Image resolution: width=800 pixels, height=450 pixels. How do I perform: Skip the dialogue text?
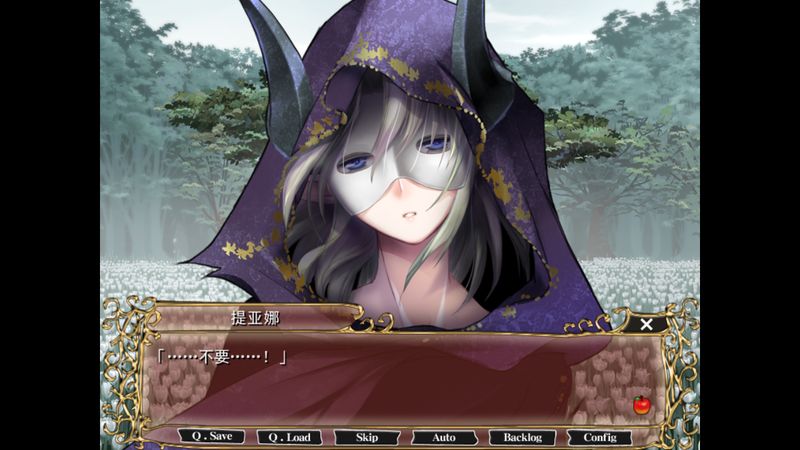pos(366,437)
